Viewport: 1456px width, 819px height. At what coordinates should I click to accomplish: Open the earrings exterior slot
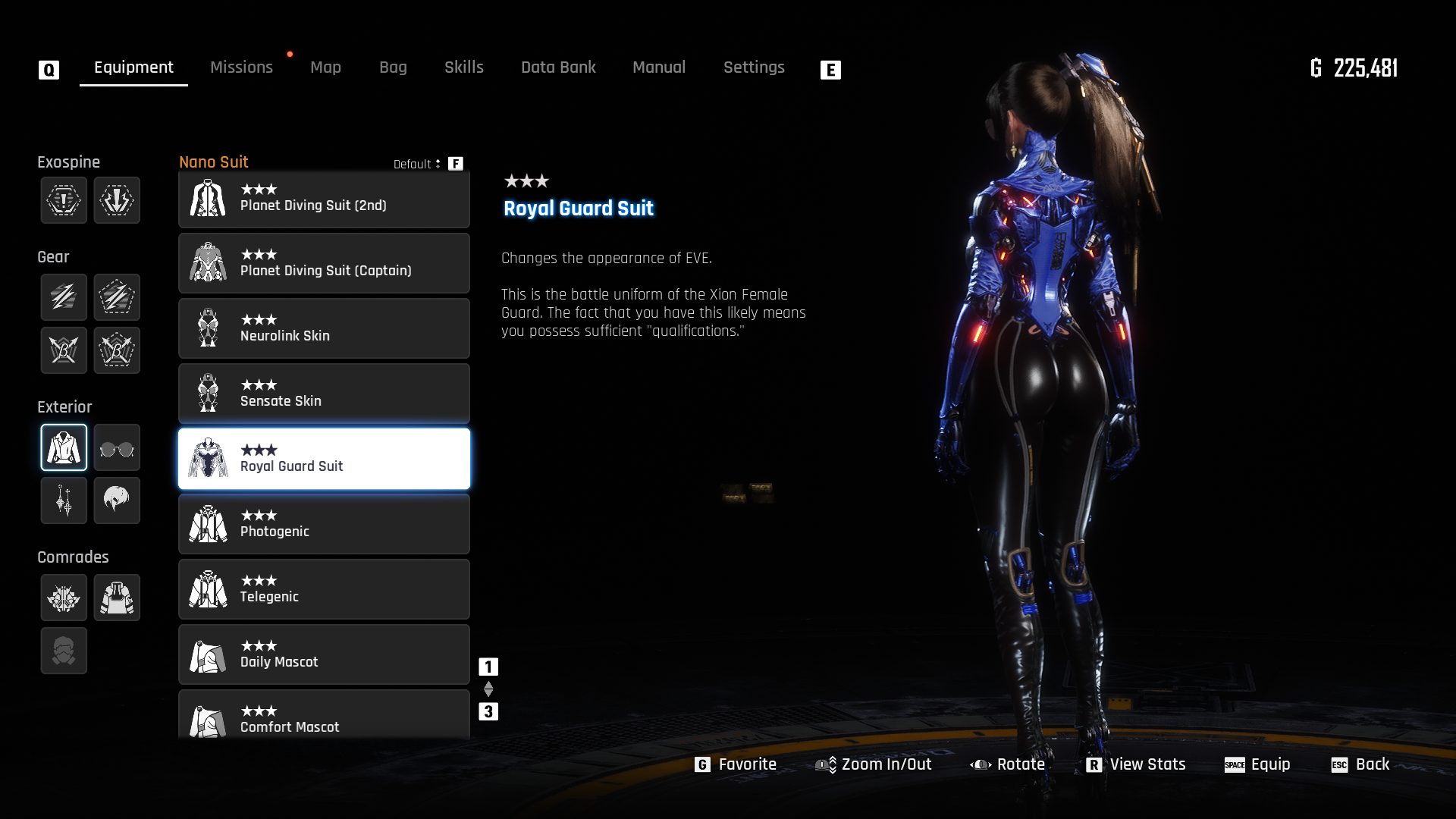(x=64, y=500)
